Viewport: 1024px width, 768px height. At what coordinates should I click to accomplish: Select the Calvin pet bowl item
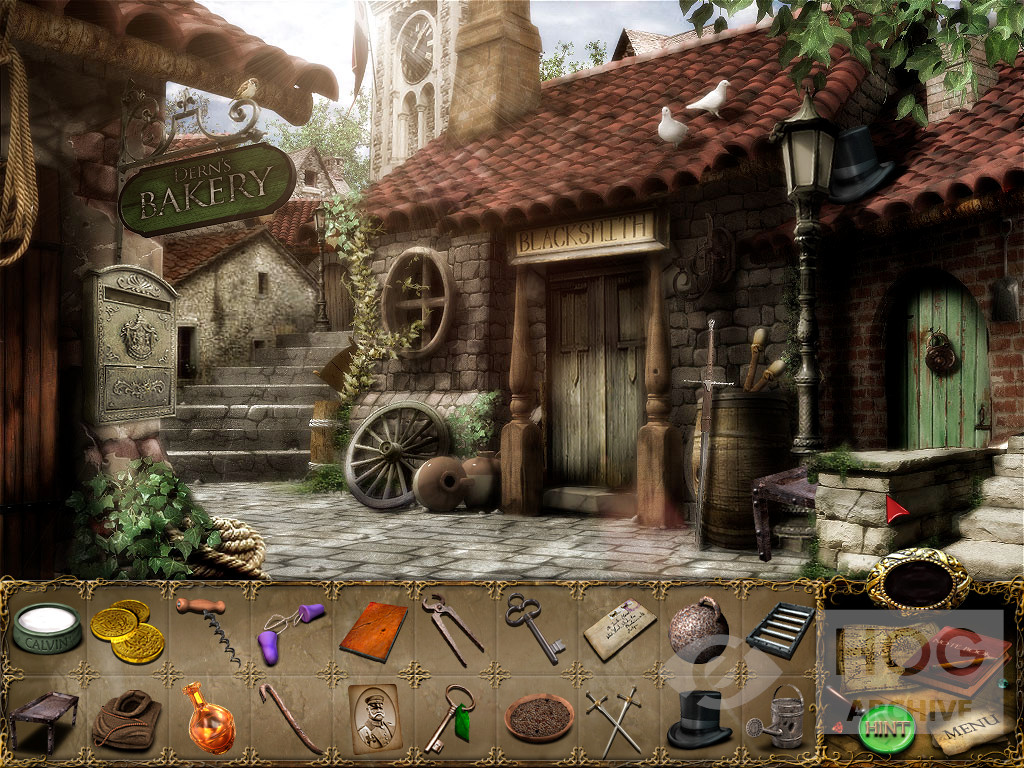pyautogui.click(x=46, y=629)
